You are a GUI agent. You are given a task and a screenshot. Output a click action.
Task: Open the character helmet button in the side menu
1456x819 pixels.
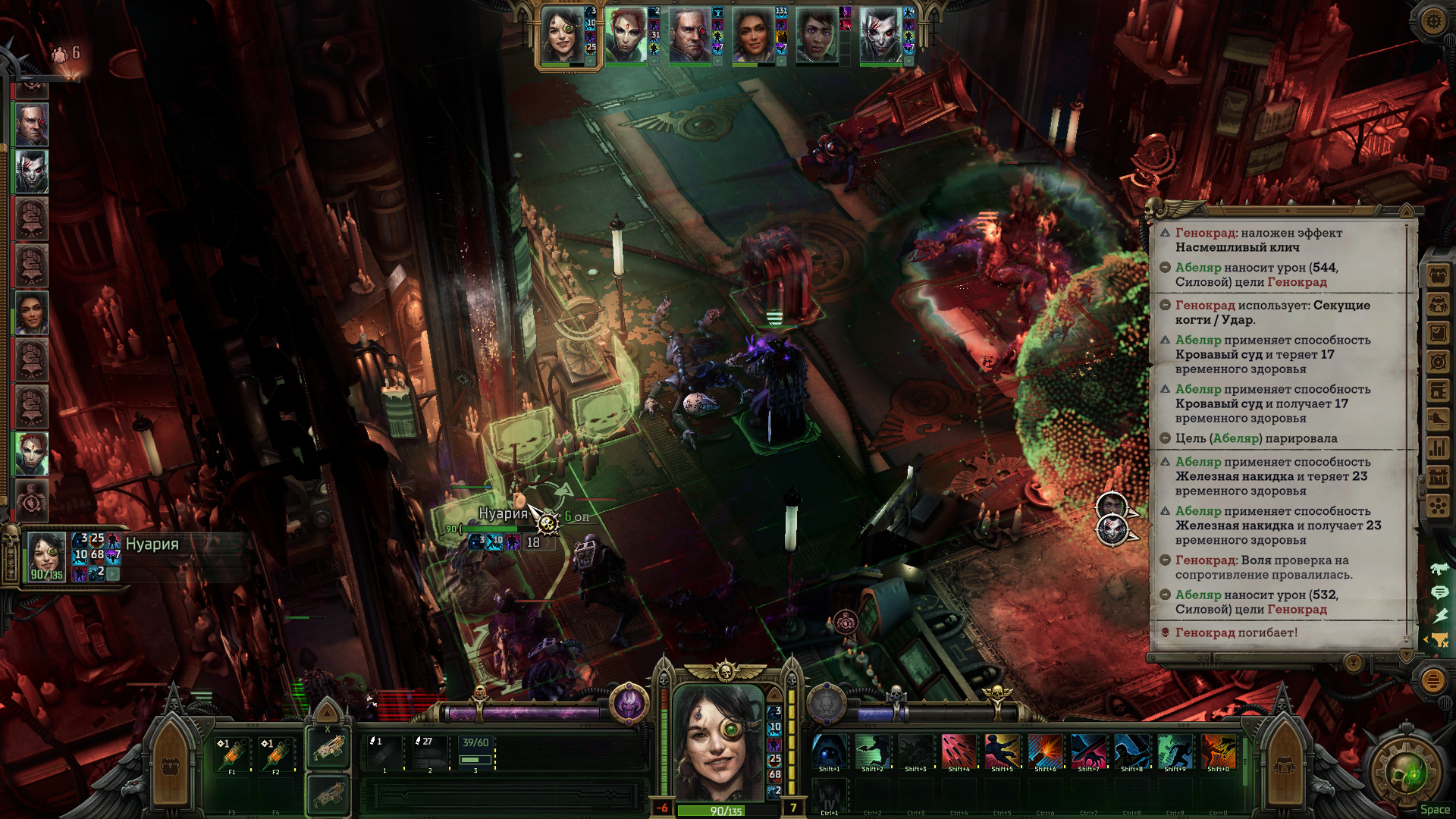point(1438,304)
